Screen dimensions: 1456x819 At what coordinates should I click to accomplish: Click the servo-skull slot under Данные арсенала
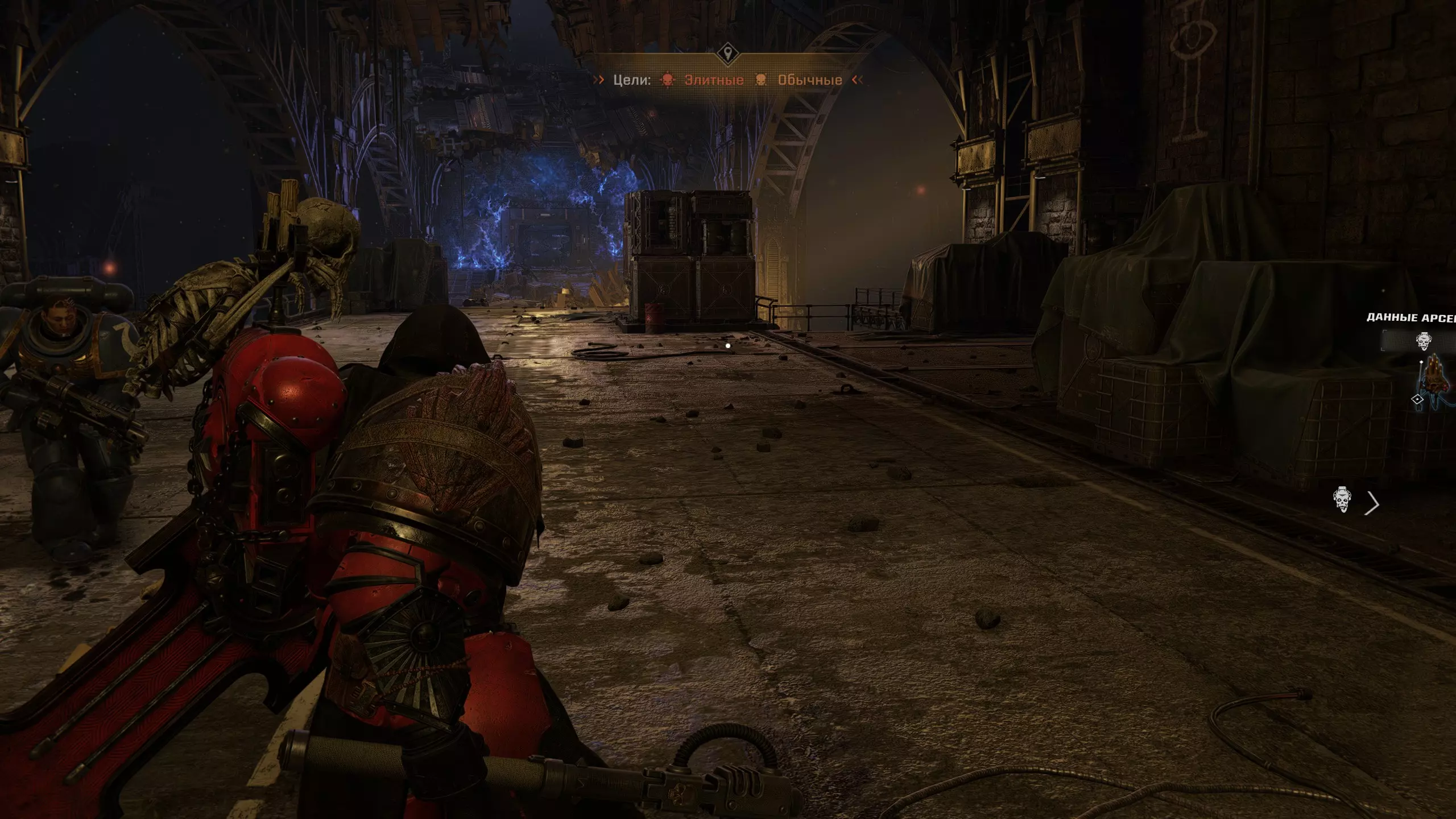[x=1424, y=341]
